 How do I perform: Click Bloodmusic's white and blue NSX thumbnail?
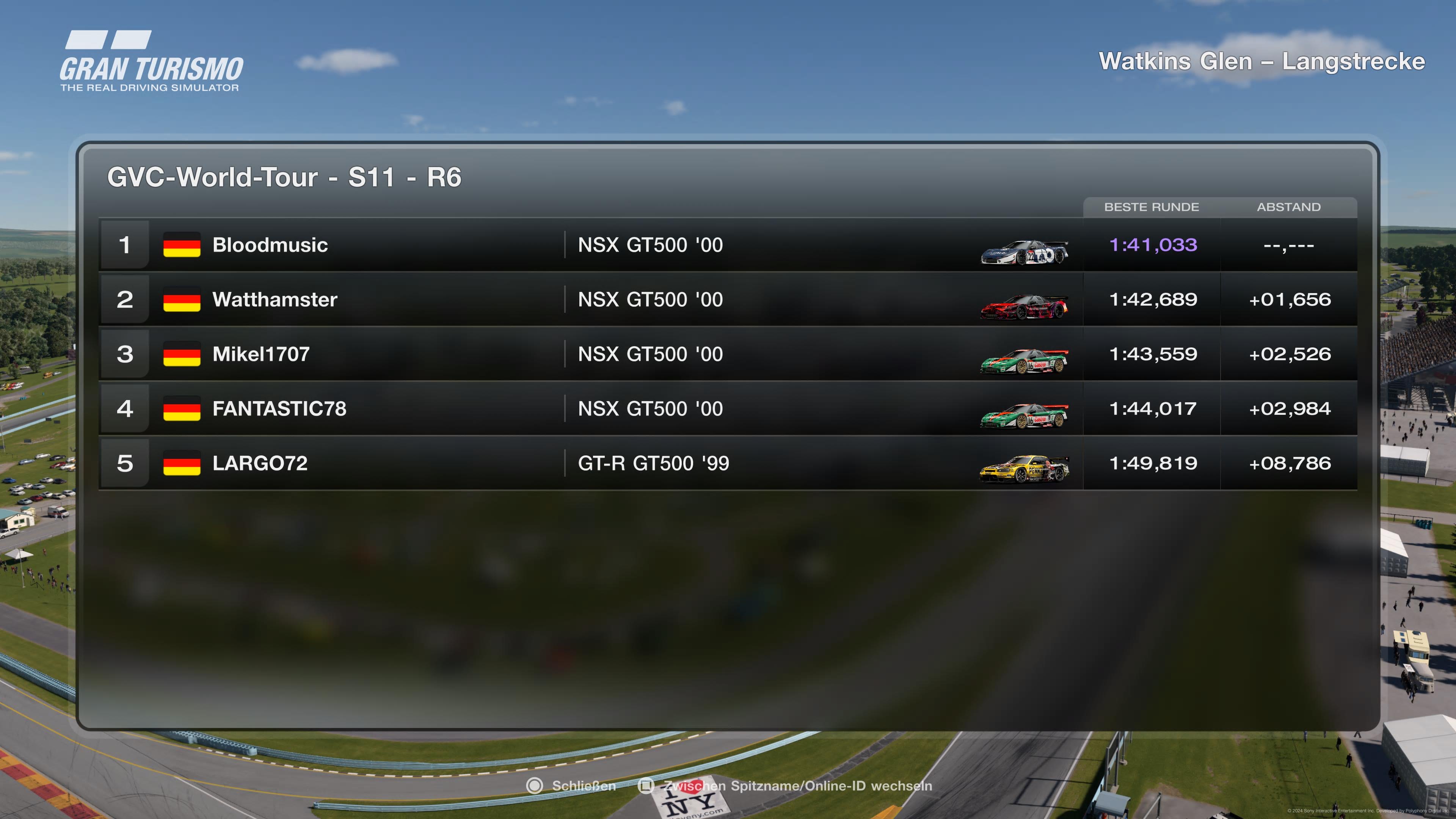(x=1024, y=253)
